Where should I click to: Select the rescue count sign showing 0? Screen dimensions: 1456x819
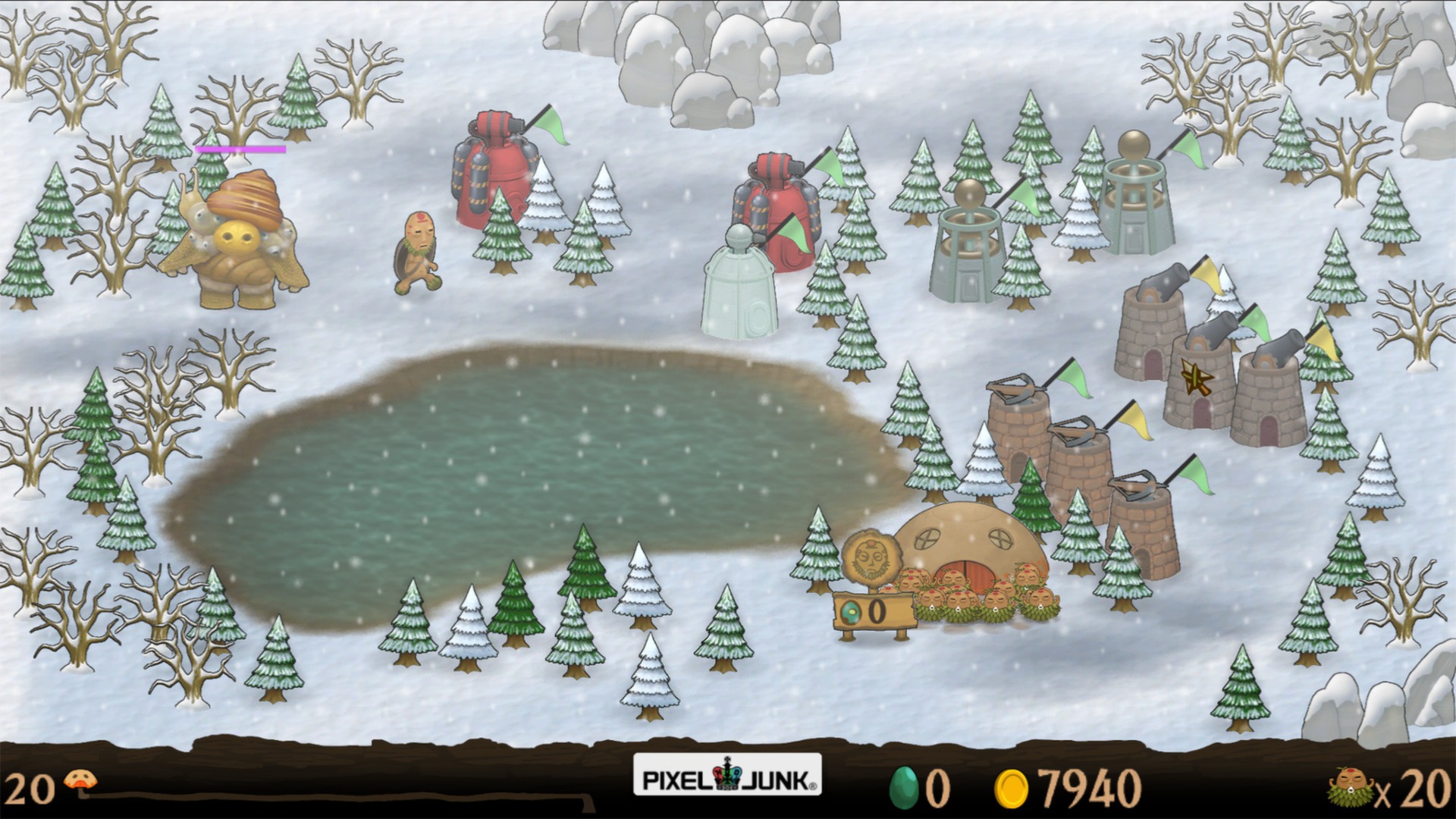(x=872, y=610)
